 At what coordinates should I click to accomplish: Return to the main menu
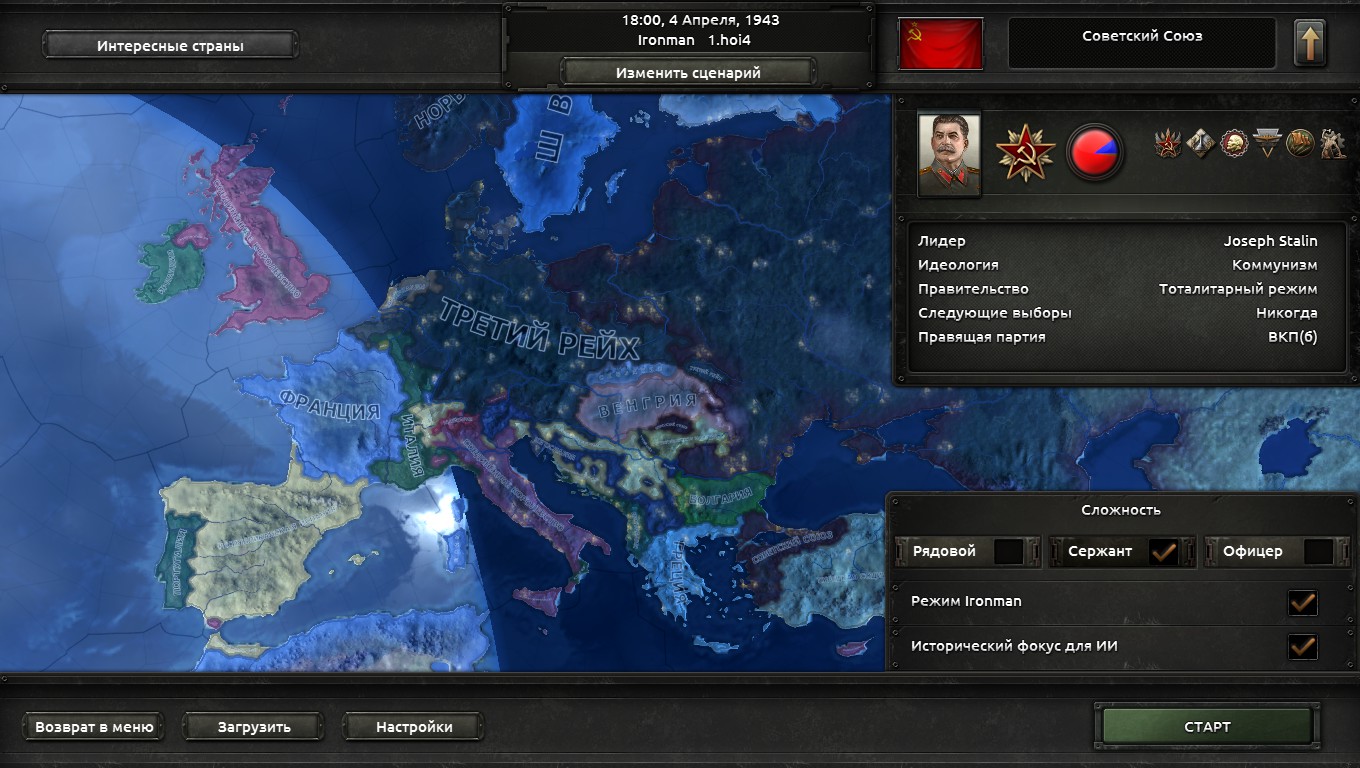[x=94, y=727]
